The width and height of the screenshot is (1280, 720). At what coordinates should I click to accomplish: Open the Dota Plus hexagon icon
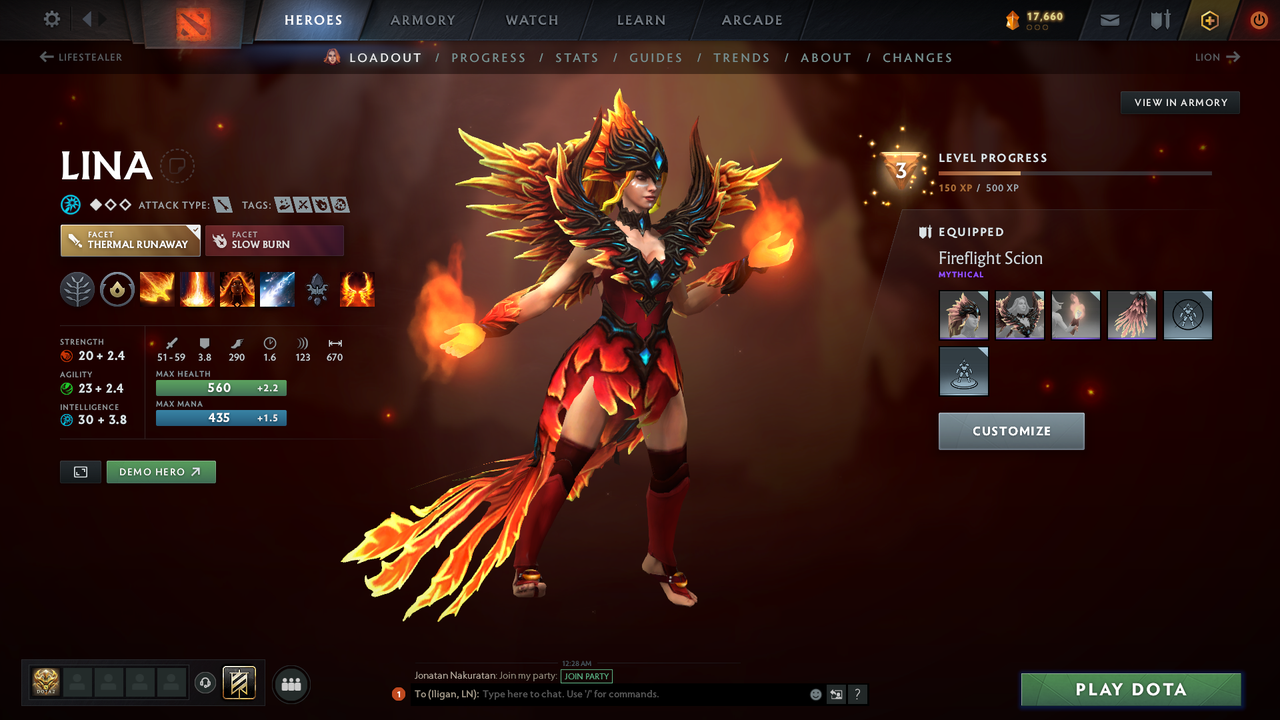coord(1209,20)
